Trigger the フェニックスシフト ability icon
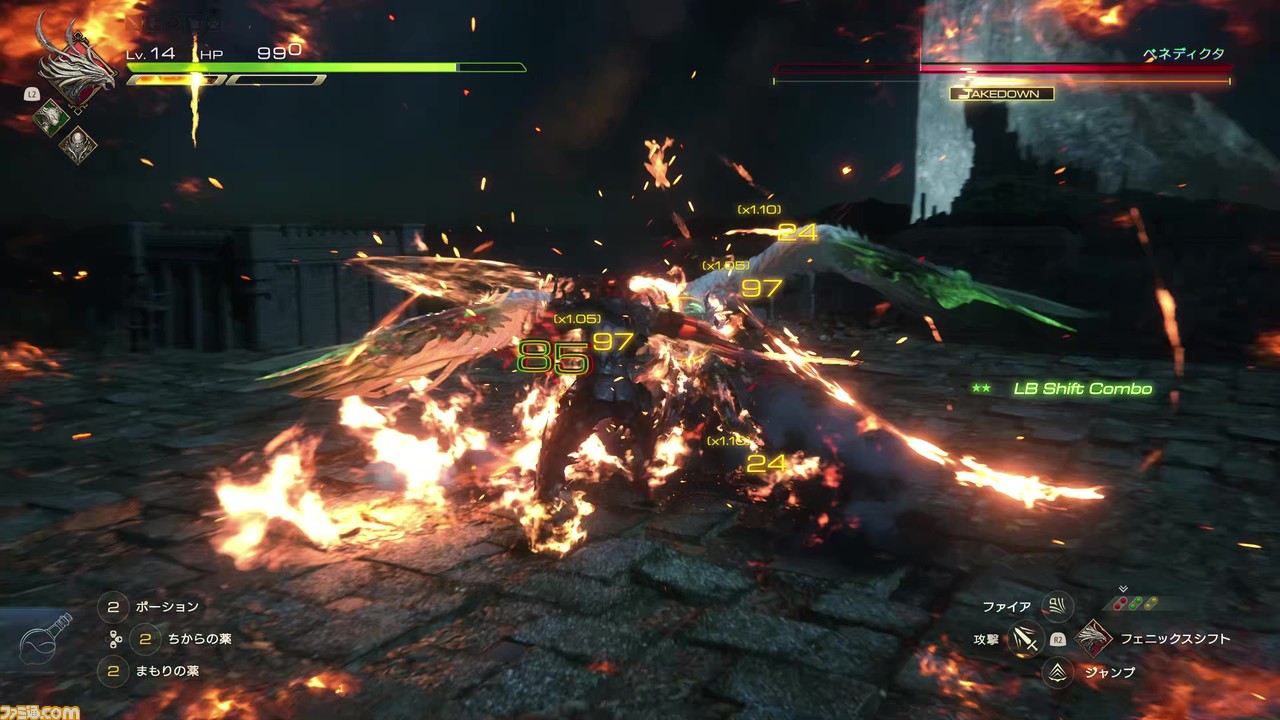 1094,639
